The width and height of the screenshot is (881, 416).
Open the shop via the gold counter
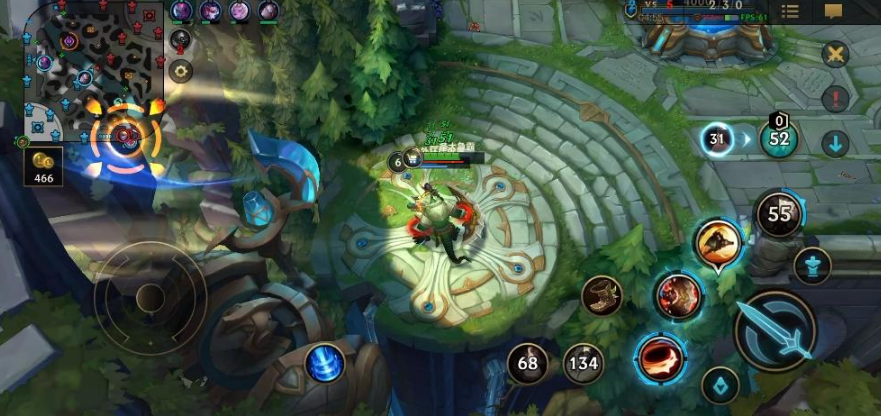(x=44, y=166)
